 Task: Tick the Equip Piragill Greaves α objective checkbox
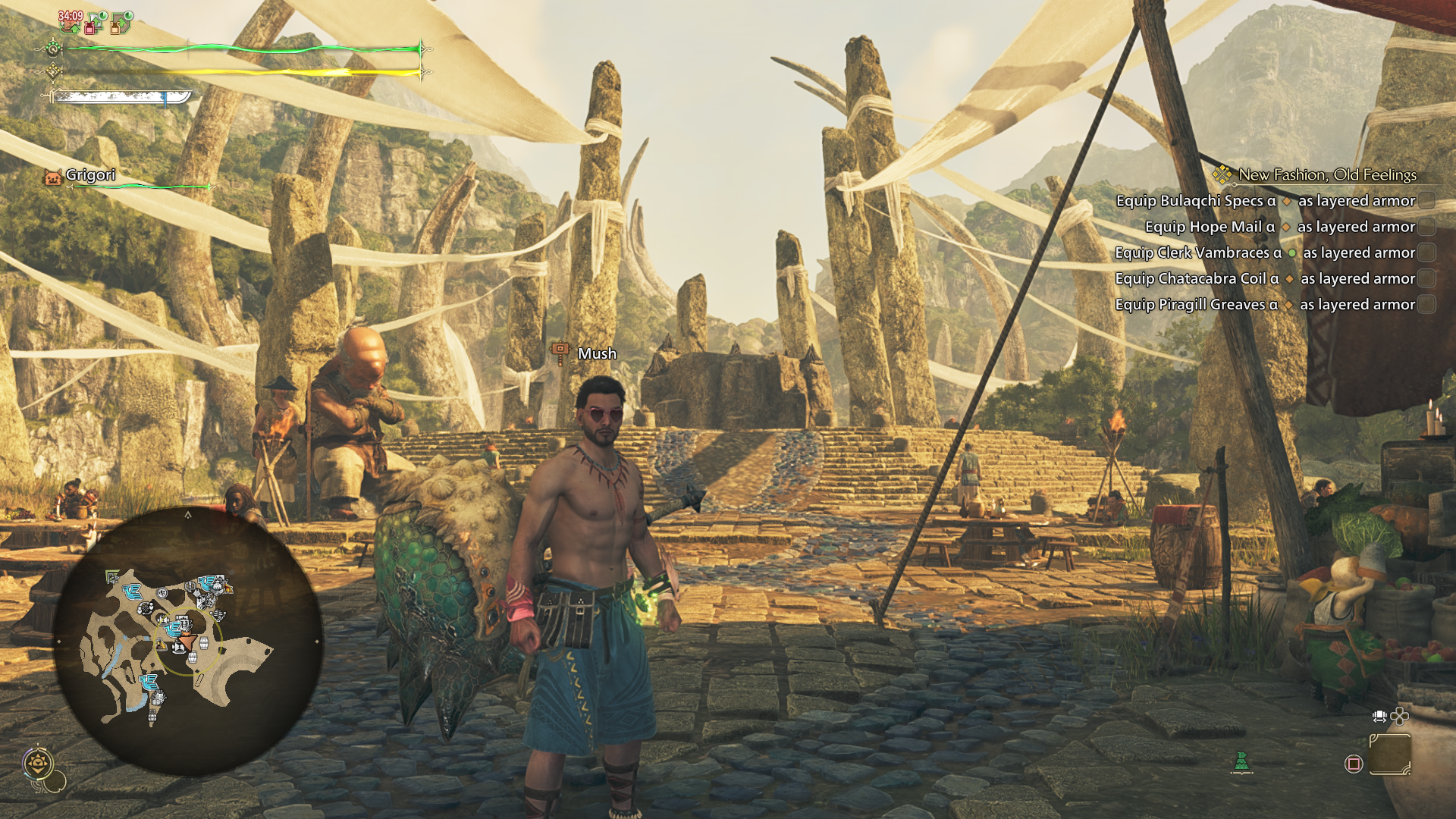click(1426, 304)
